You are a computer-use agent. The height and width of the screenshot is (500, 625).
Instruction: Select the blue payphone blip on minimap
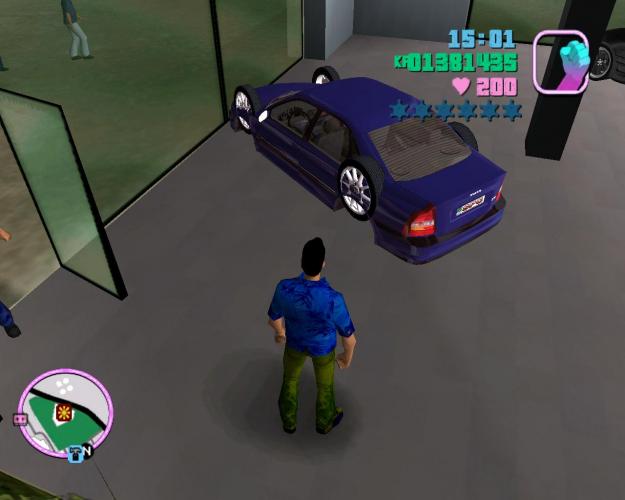point(75,452)
